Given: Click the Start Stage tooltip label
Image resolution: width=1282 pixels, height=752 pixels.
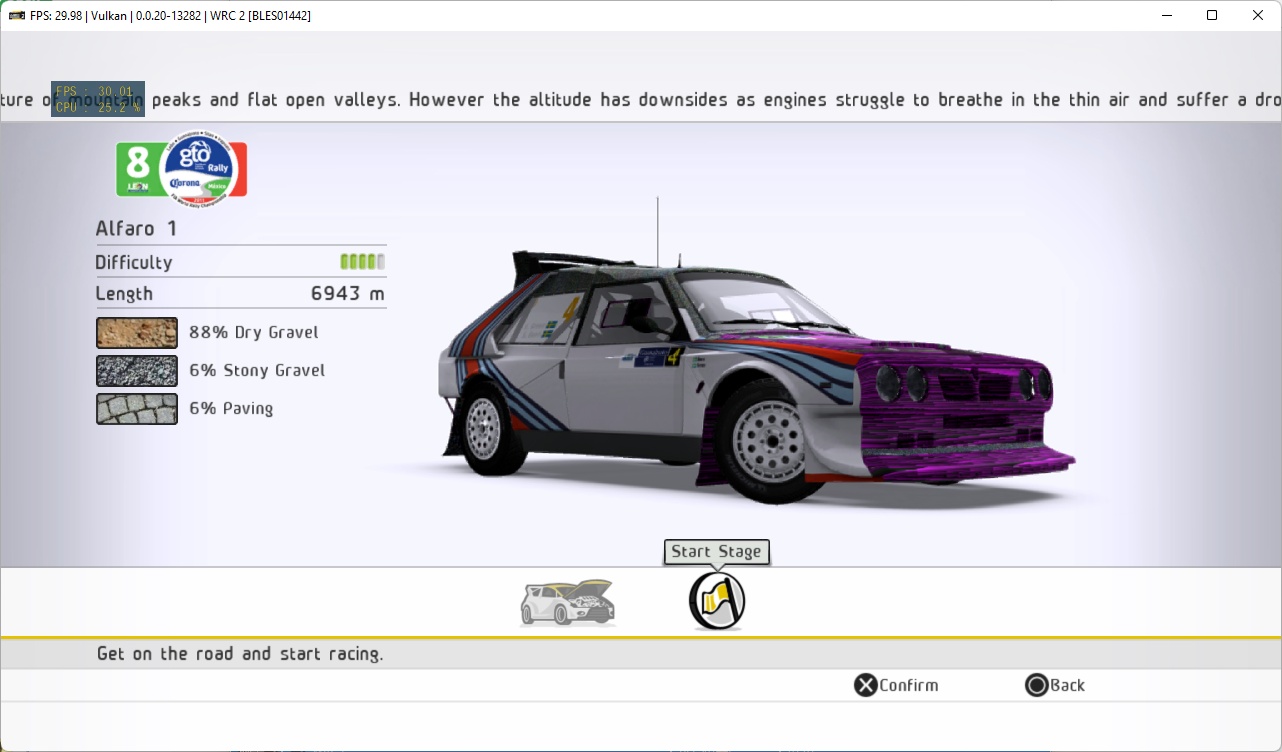Looking at the screenshot, I should click(716, 551).
